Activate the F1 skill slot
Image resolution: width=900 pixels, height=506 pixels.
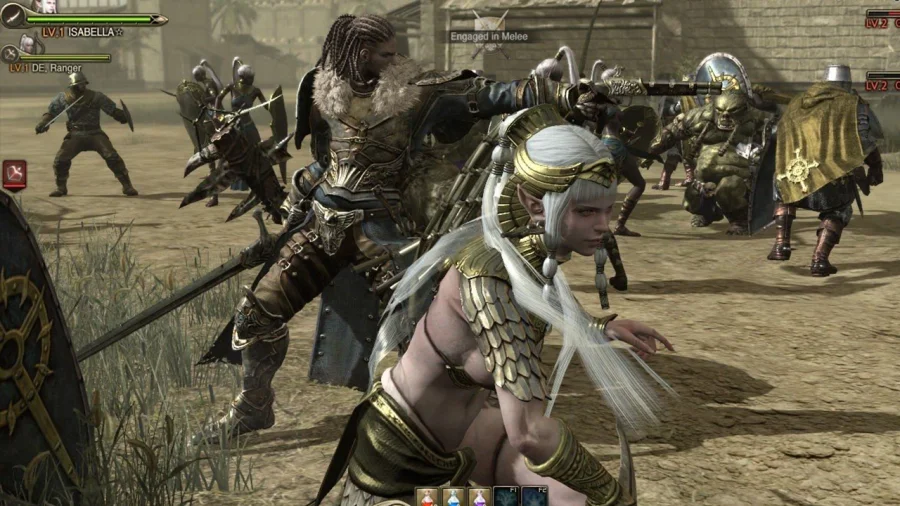(507, 497)
